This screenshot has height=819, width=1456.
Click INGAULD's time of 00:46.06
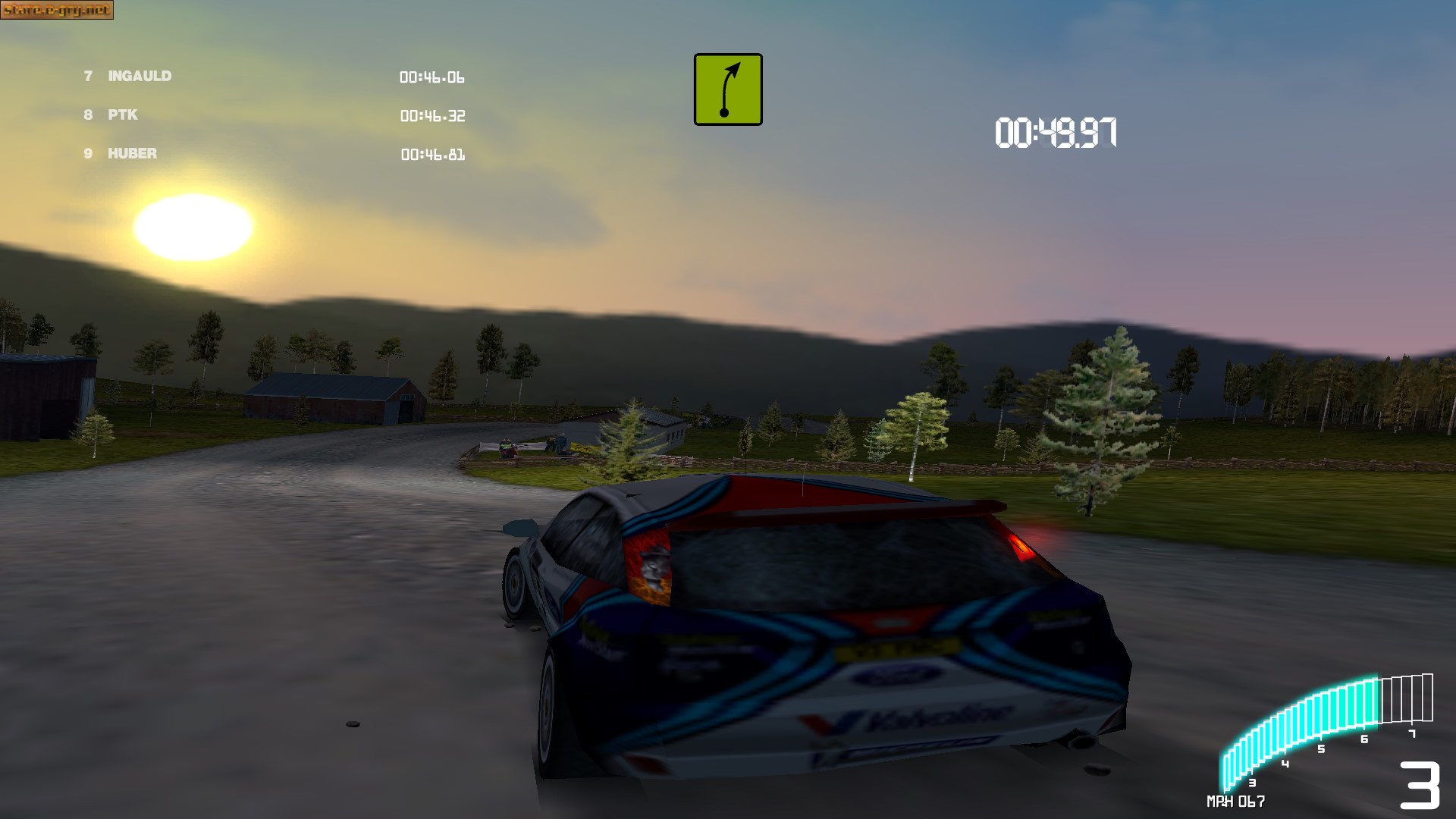coord(433,77)
